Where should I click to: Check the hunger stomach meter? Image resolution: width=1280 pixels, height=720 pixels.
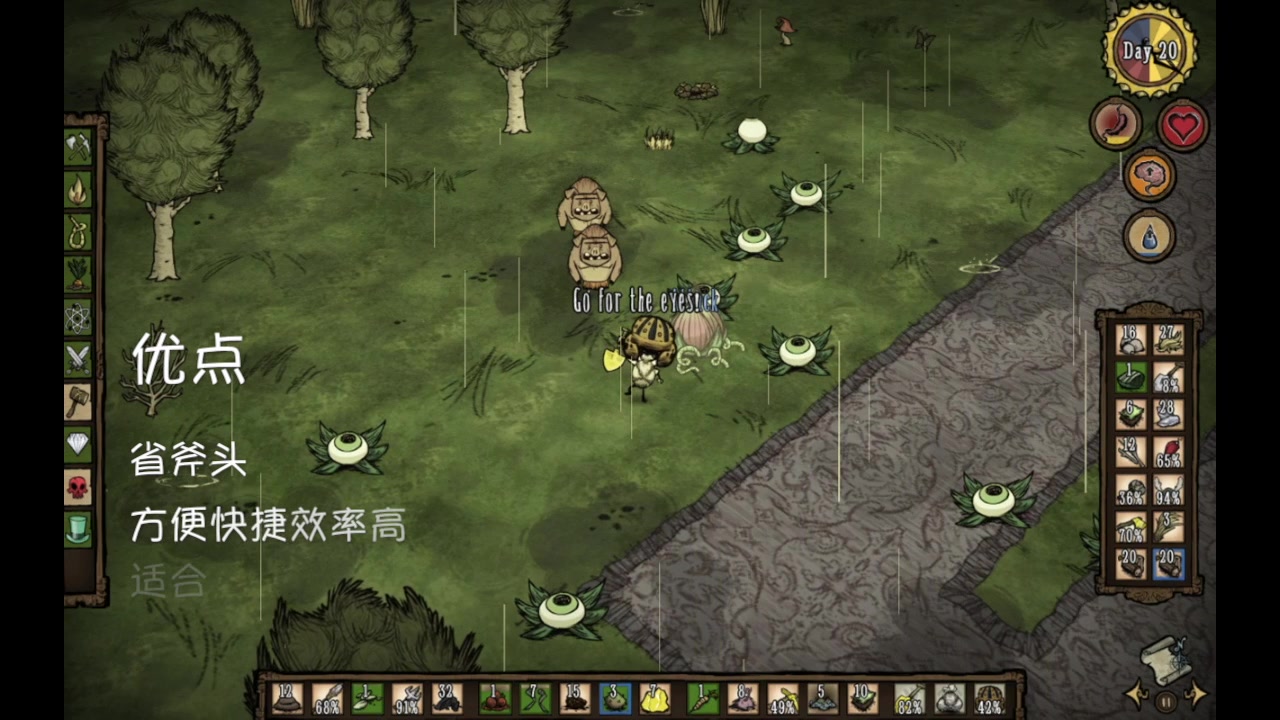1116,125
